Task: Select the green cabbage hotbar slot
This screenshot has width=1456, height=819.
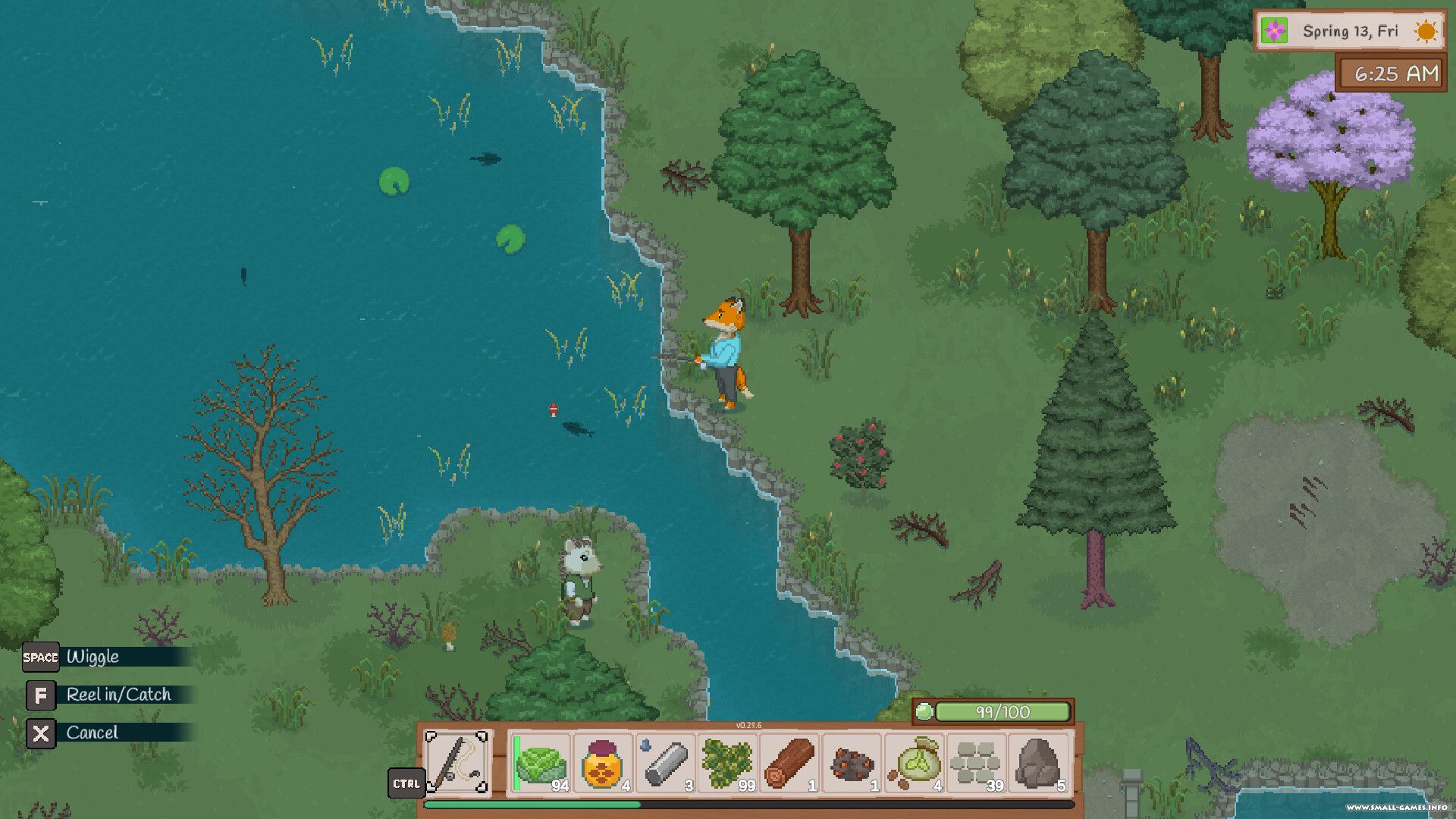Action: coord(541,763)
